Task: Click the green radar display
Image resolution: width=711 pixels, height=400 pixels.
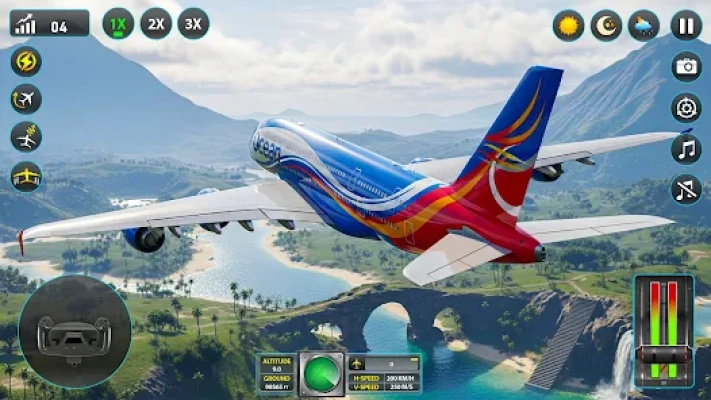Action: [321, 373]
